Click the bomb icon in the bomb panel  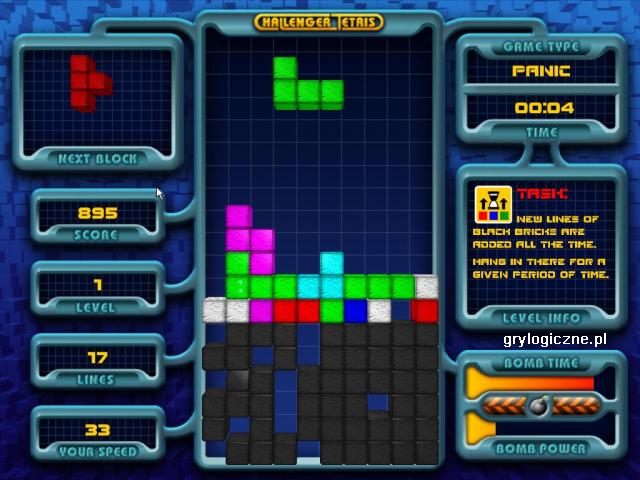(538, 407)
